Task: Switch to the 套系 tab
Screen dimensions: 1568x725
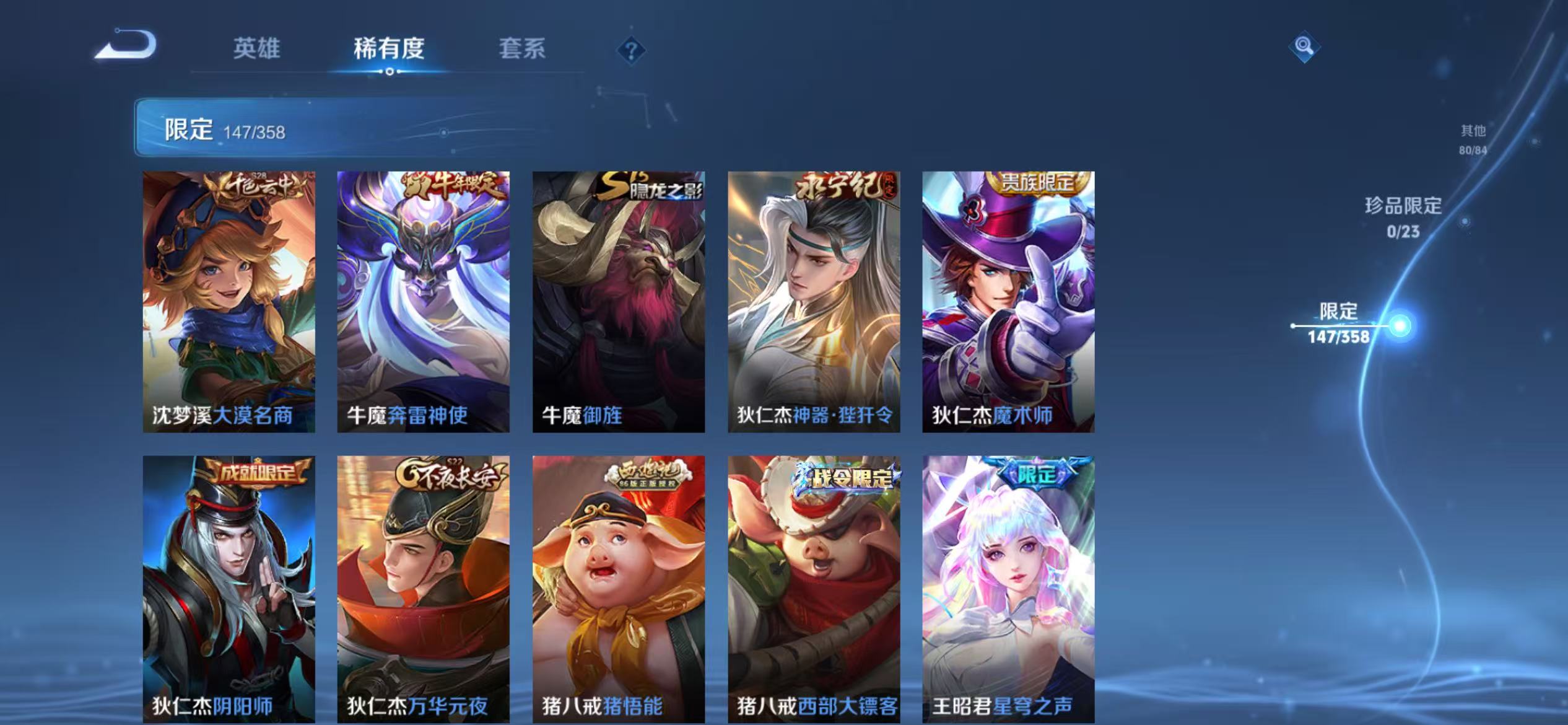Action: point(523,51)
